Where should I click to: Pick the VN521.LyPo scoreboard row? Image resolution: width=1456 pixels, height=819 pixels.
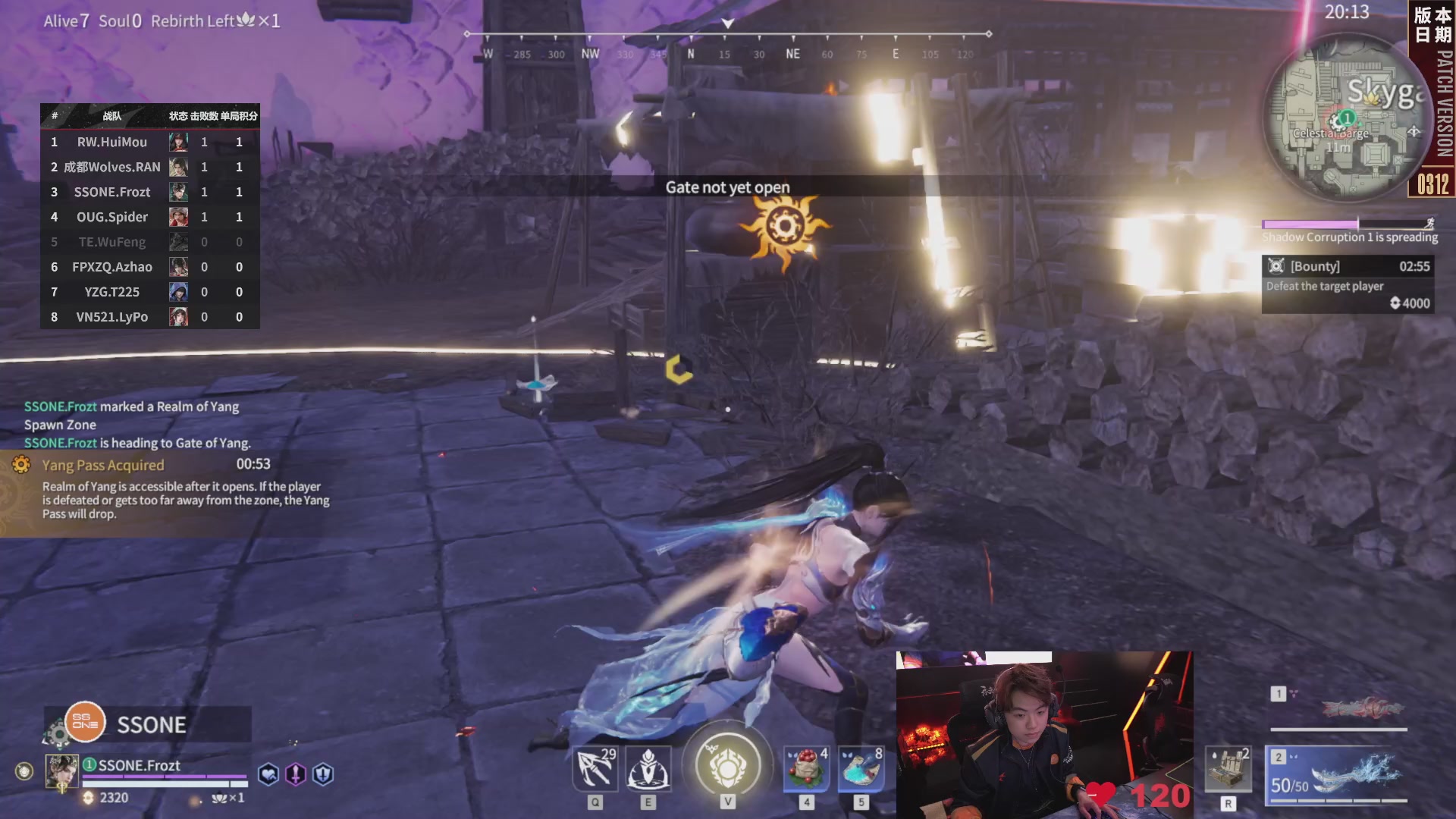pos(149,317)
